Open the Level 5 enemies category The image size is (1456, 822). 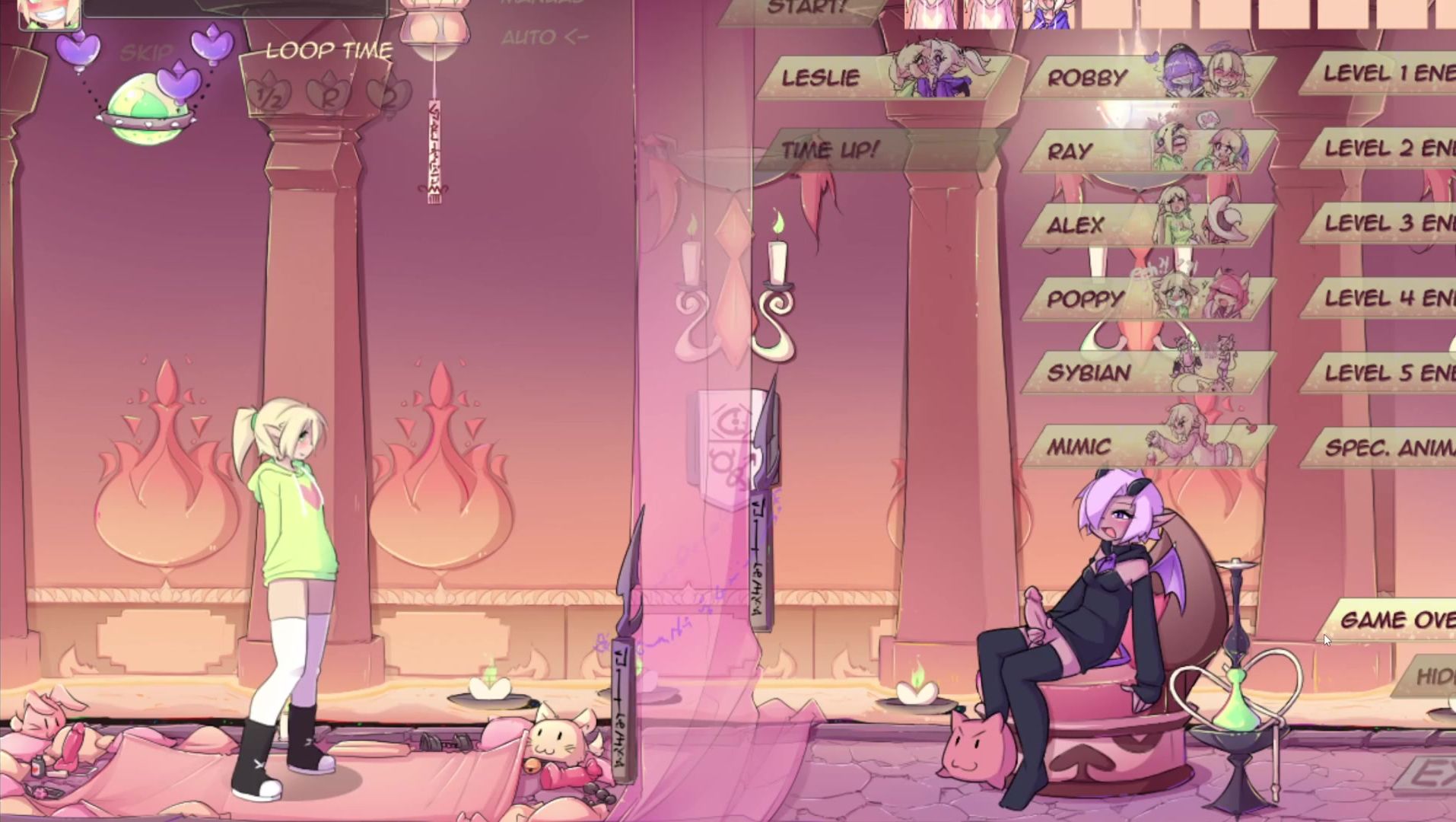tap(1386, 373)
